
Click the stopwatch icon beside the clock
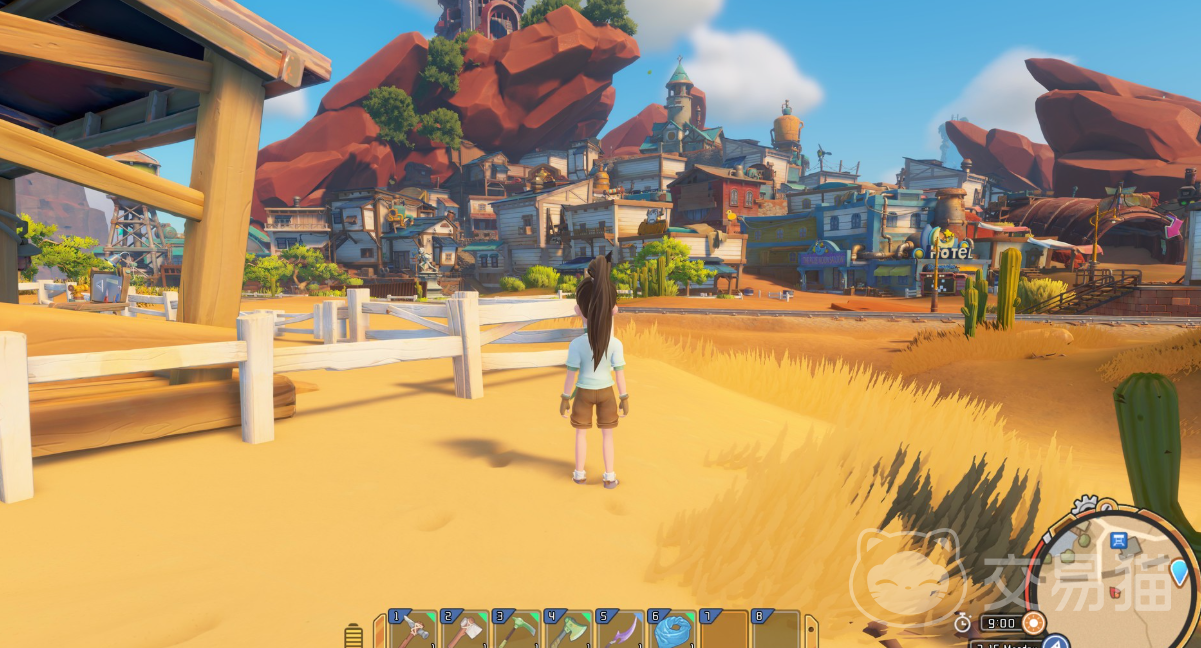pyautogui.click(x=962, y=623)
